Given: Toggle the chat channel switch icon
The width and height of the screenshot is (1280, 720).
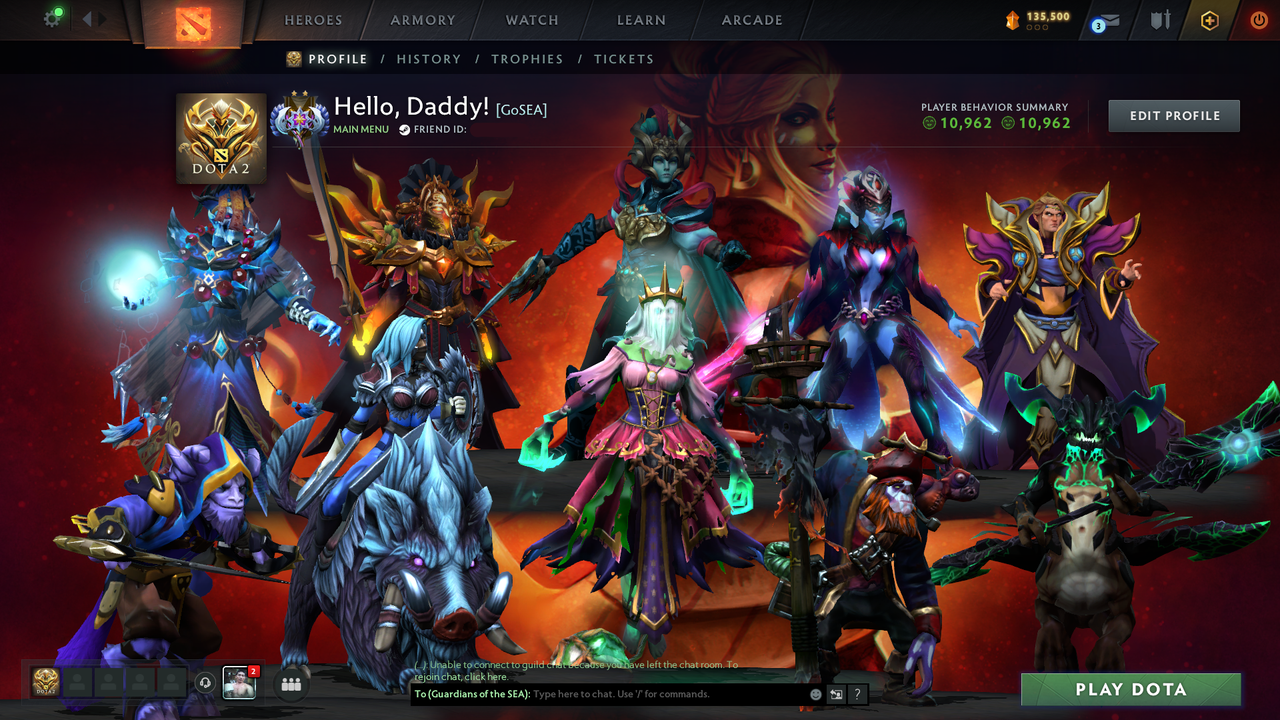Looking at the screenshot, I should pos(836,694).
